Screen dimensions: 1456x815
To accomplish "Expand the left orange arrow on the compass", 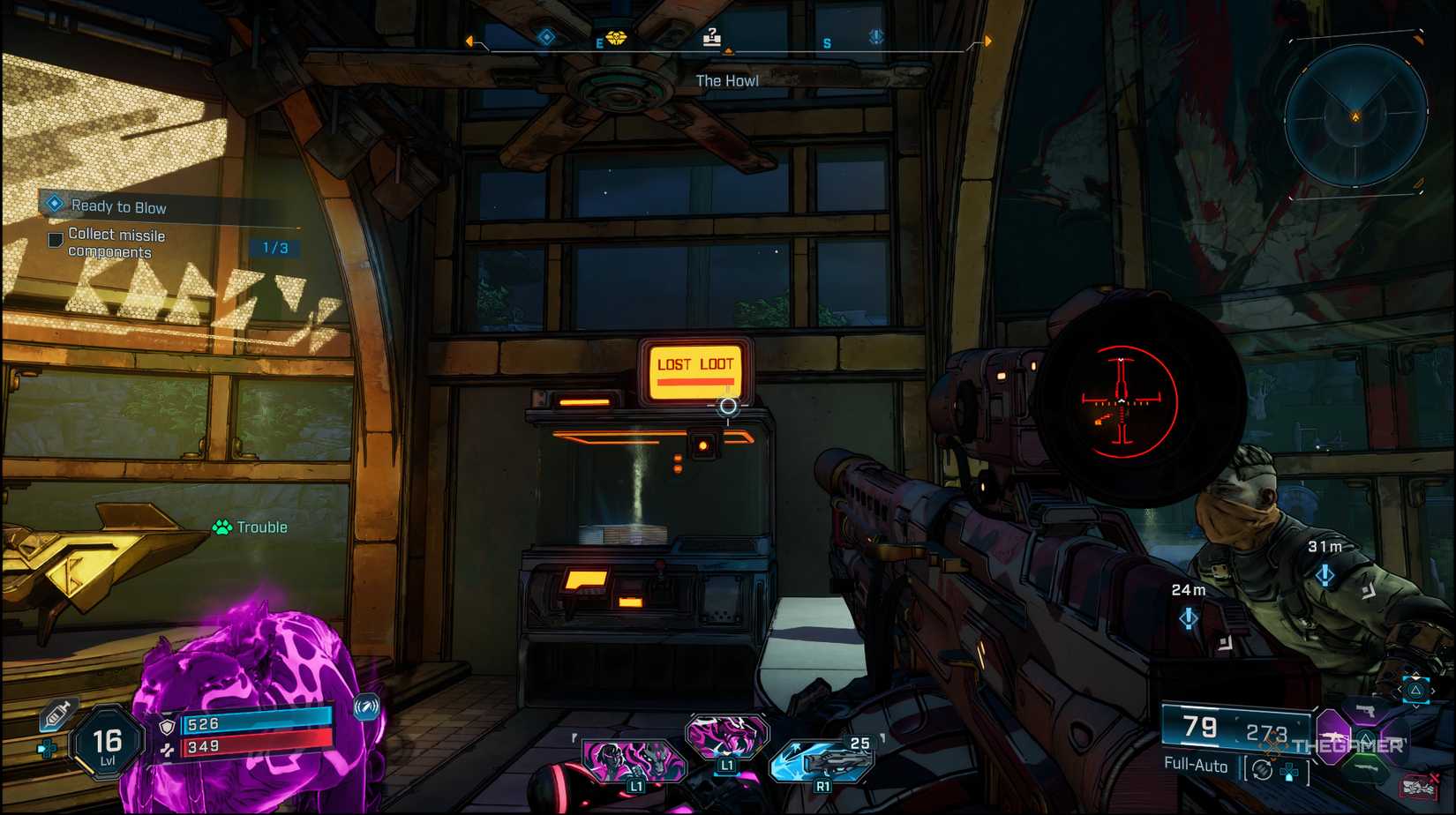I will pos(468,40).
